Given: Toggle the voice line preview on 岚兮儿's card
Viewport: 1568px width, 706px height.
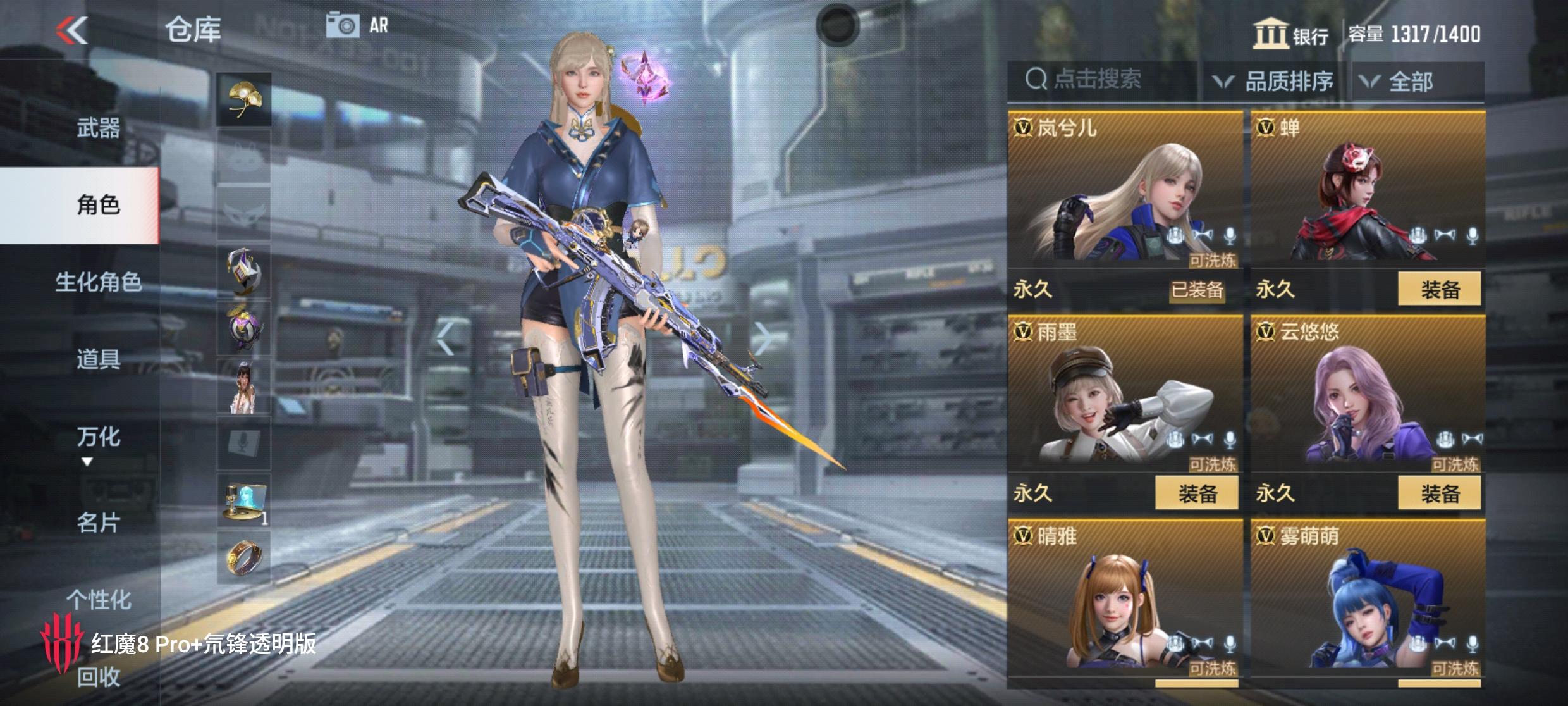Looking at the screenshot, I should [x=1230, y=235].
